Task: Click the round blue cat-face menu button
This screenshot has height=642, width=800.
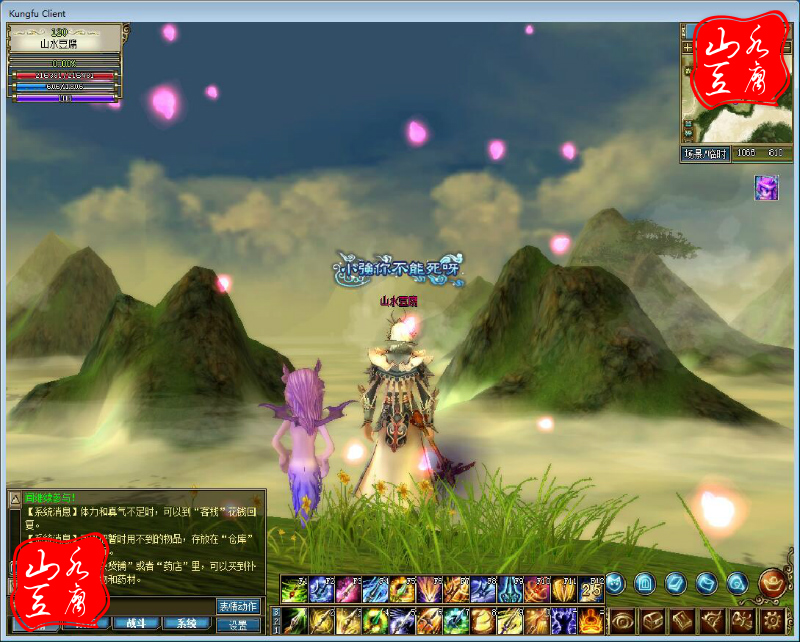Action: click(x=615, y=581)
